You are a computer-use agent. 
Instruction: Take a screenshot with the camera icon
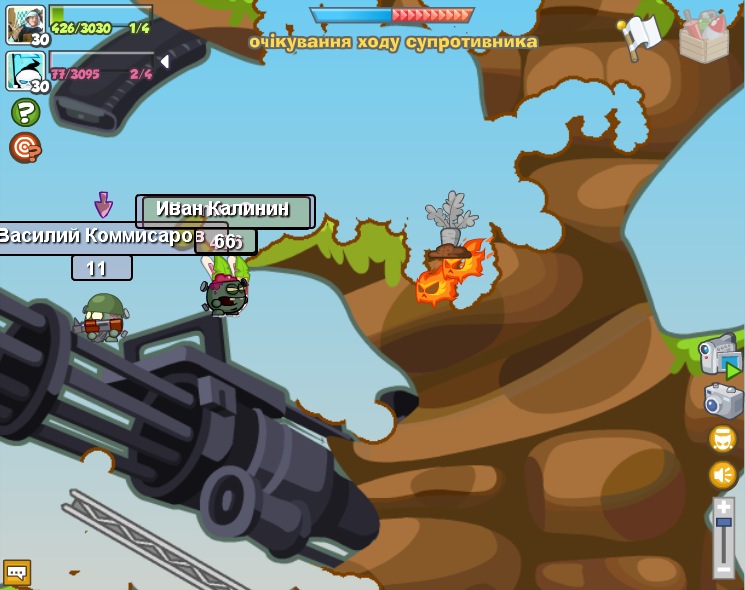point(722,400)
